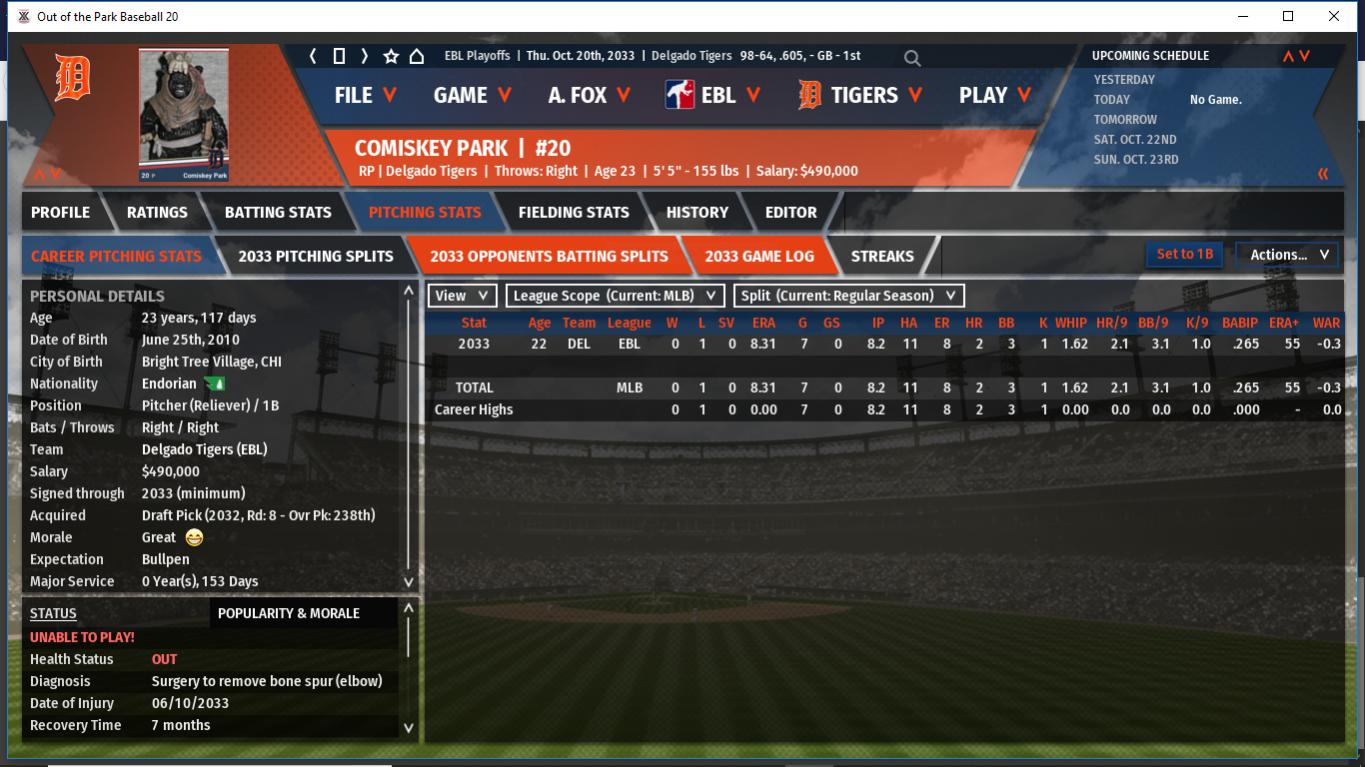Open the GAME menu
1365x767 pixels.
[472, 95]
